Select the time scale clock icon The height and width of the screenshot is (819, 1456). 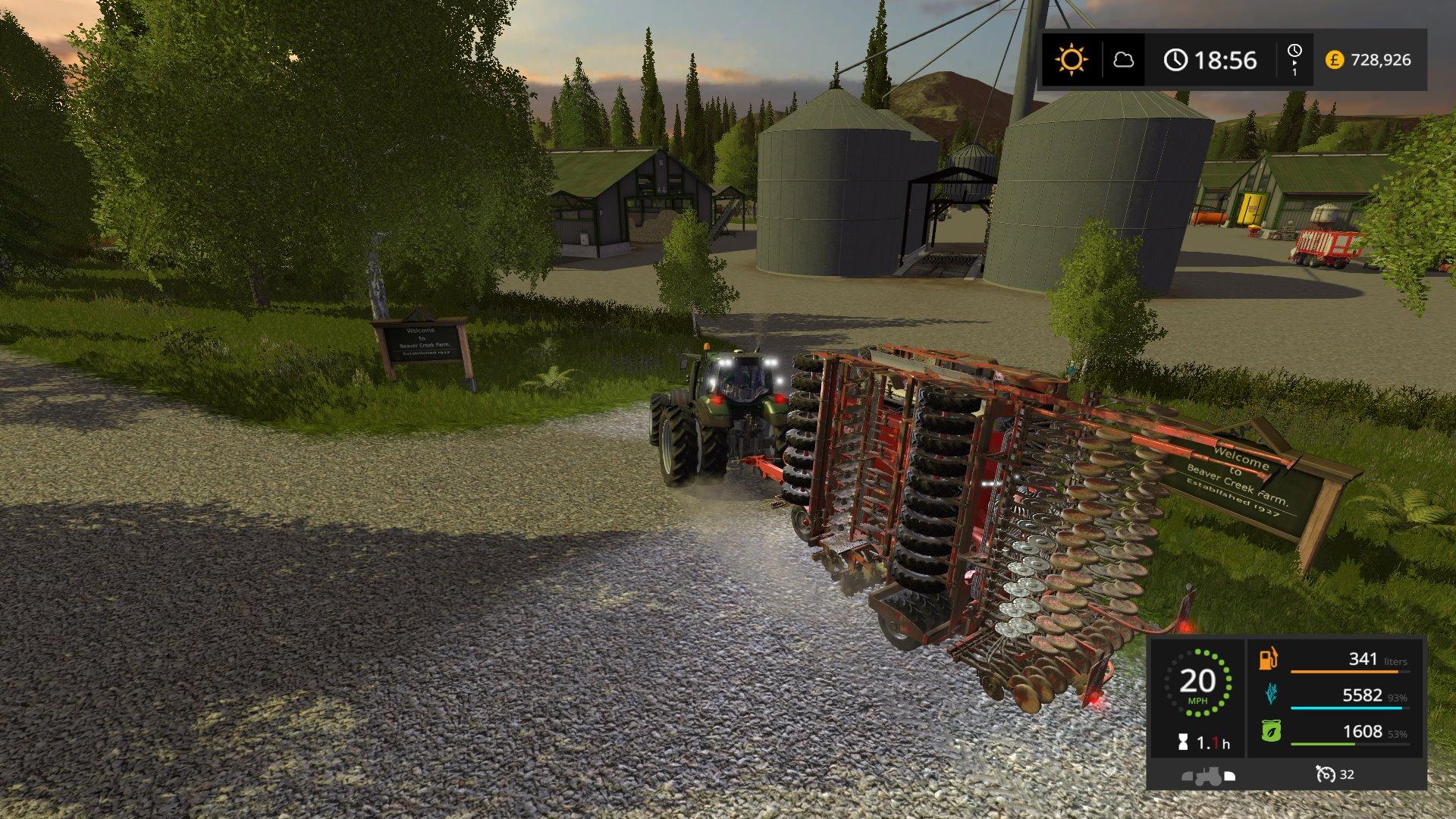[1294, 52]
